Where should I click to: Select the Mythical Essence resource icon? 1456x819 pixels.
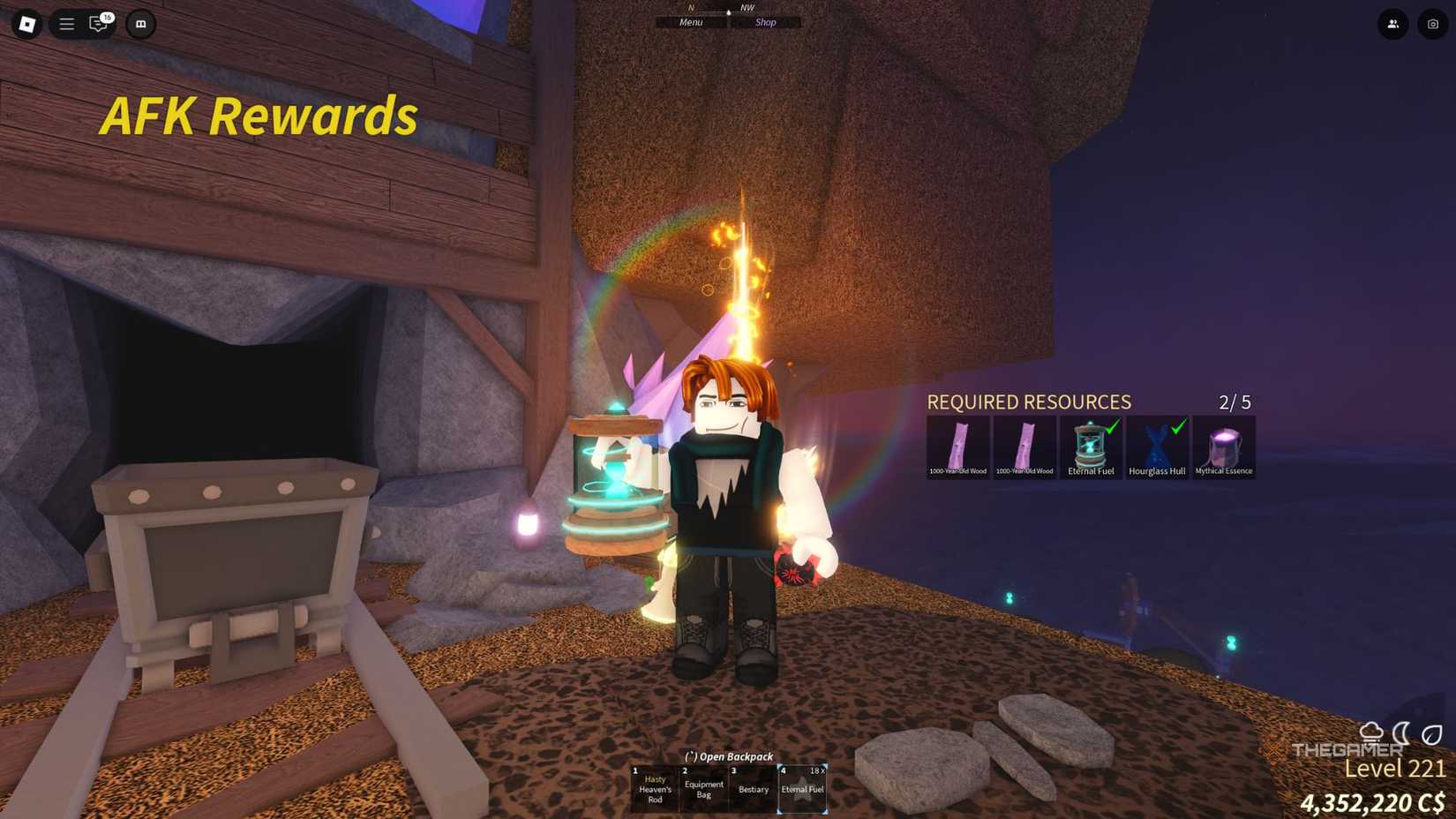tap(1223, 444)
